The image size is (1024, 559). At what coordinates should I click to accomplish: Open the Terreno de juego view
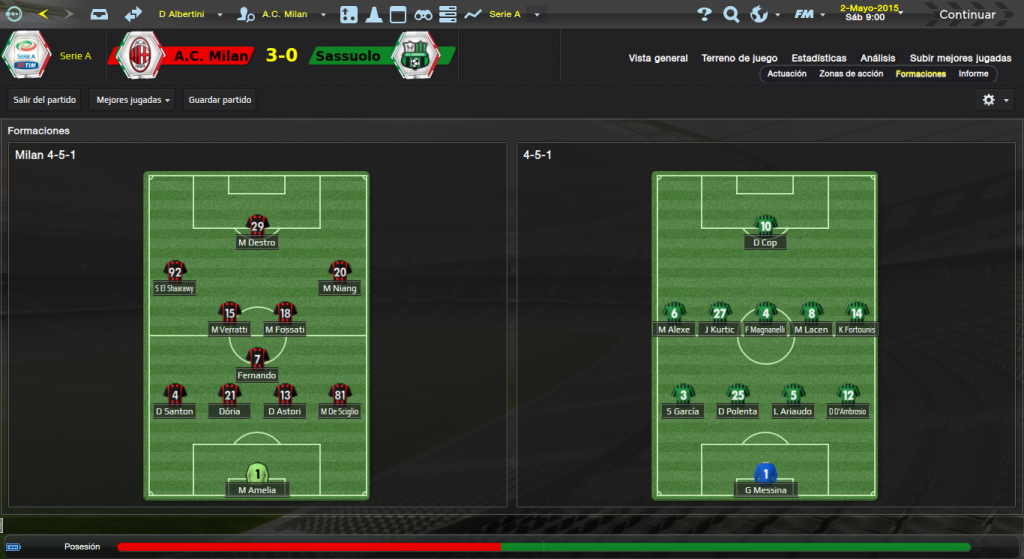point(739,58)
